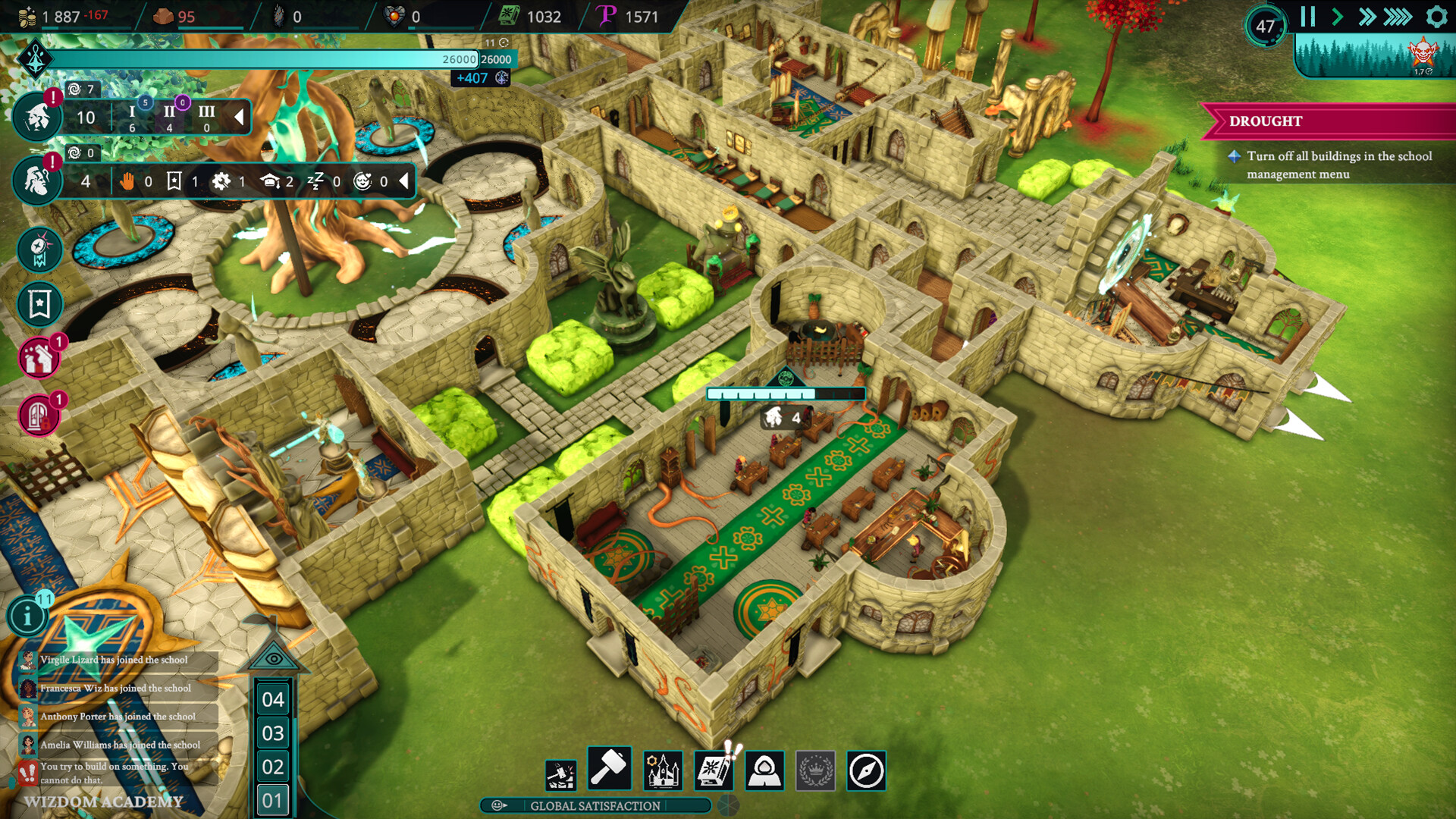Set game speed to fastest quadruple arrows

click(1398, 17)
